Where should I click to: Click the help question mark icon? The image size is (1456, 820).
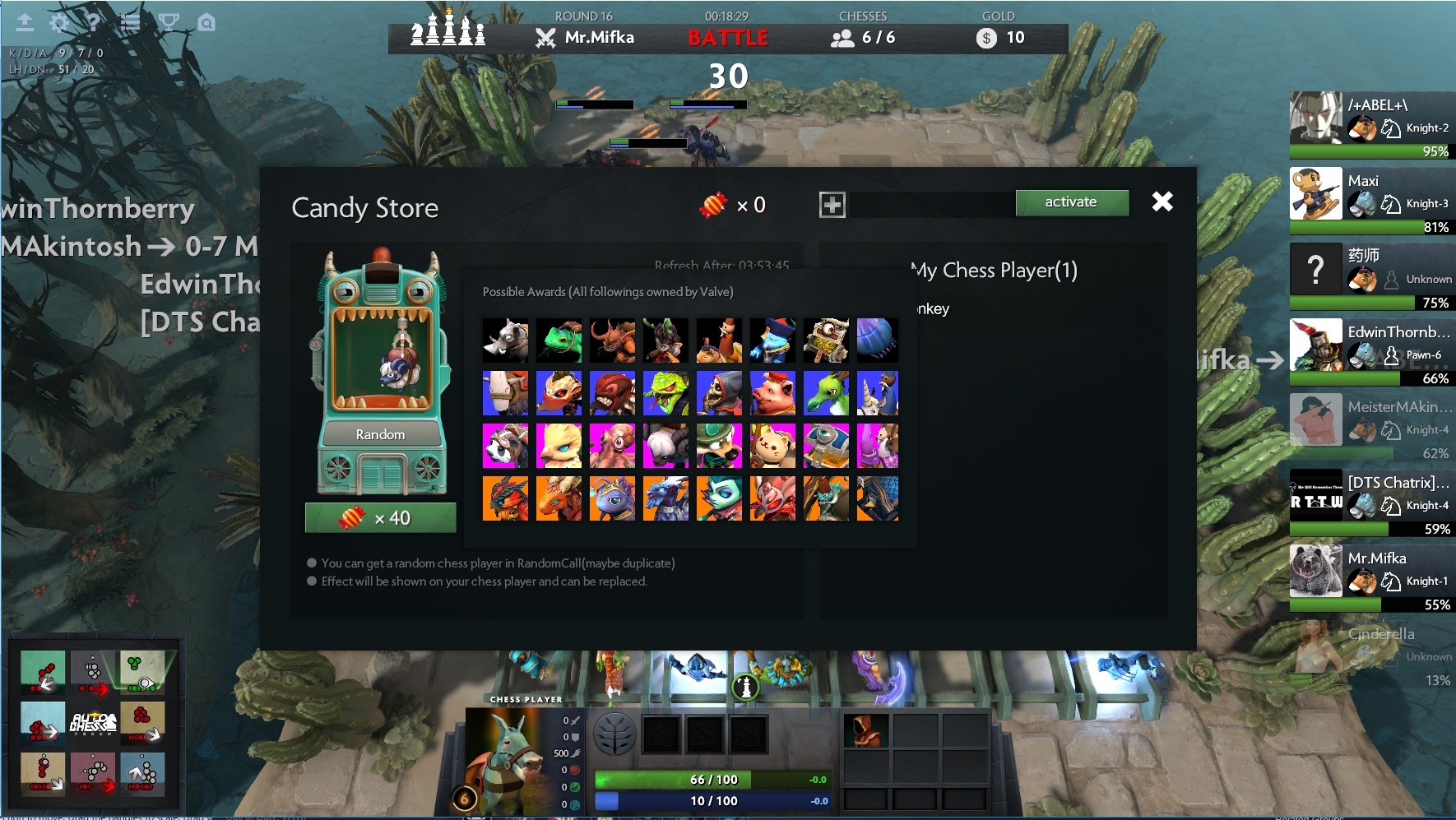click(x=94, y=23)
